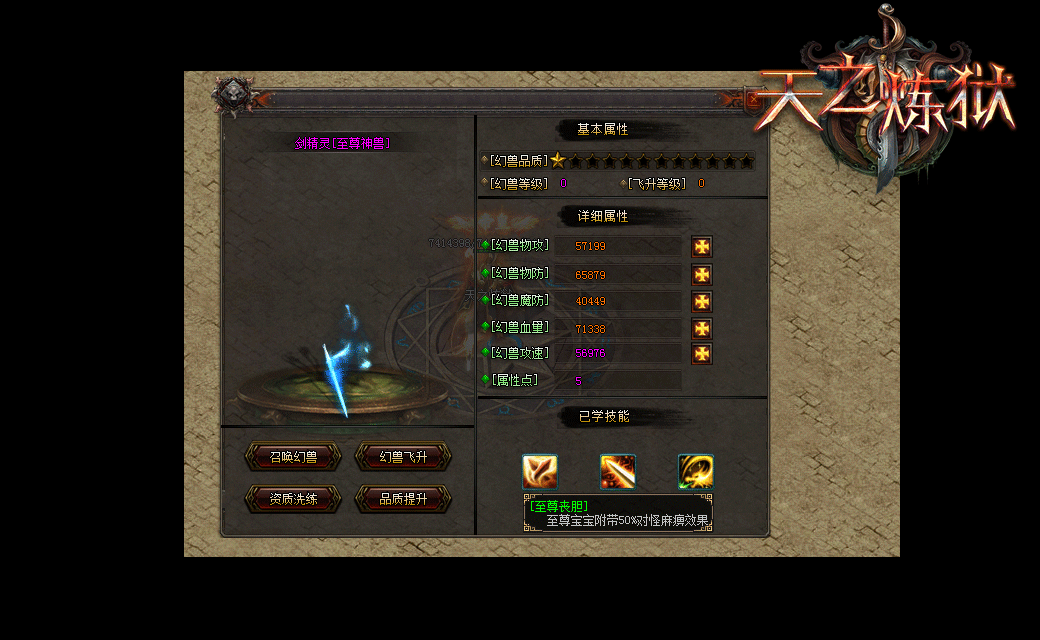
Task: Add a point to 幻兽血量 health
Action: 702,328
